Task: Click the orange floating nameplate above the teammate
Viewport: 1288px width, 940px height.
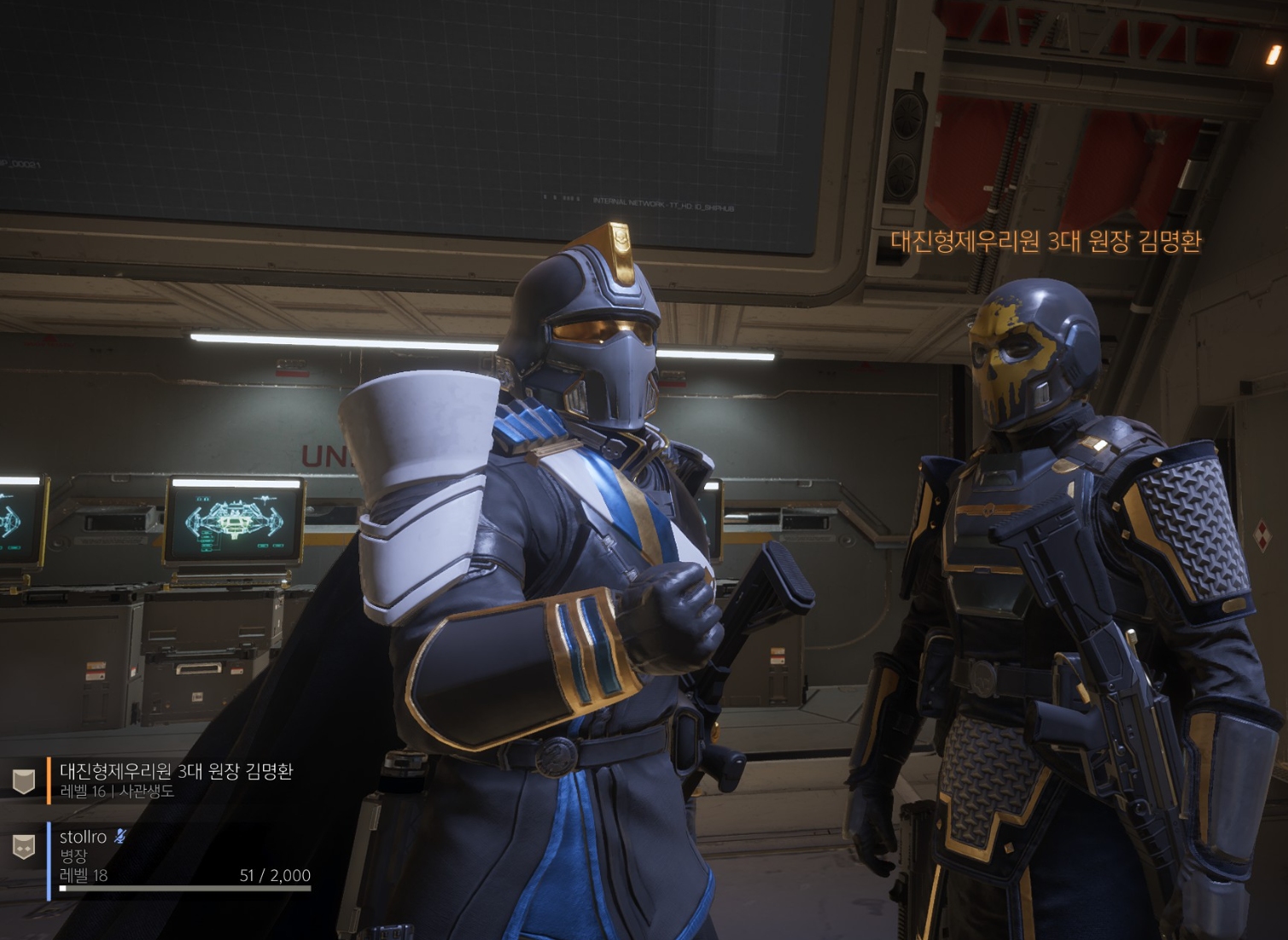Action: pos(1046,242)
